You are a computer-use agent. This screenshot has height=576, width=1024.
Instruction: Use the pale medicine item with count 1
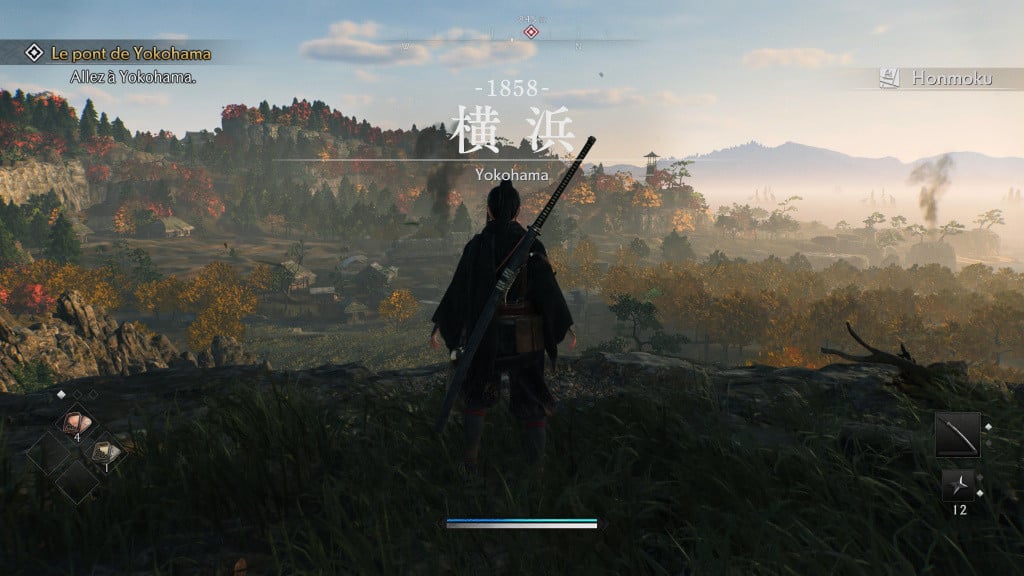pyautogui.click(x=107, y=453)
